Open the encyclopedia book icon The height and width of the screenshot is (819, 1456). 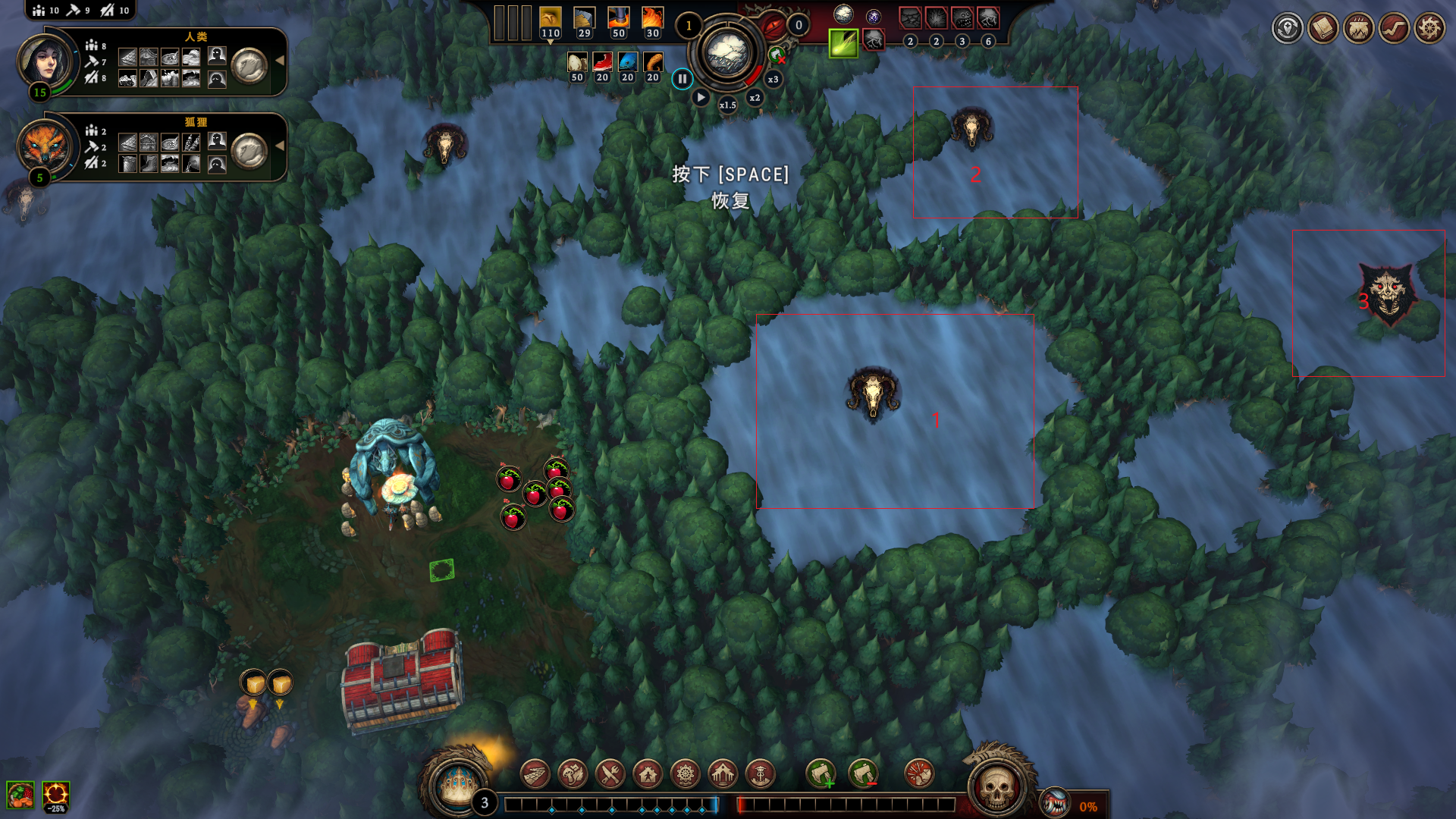(1323, 29)
